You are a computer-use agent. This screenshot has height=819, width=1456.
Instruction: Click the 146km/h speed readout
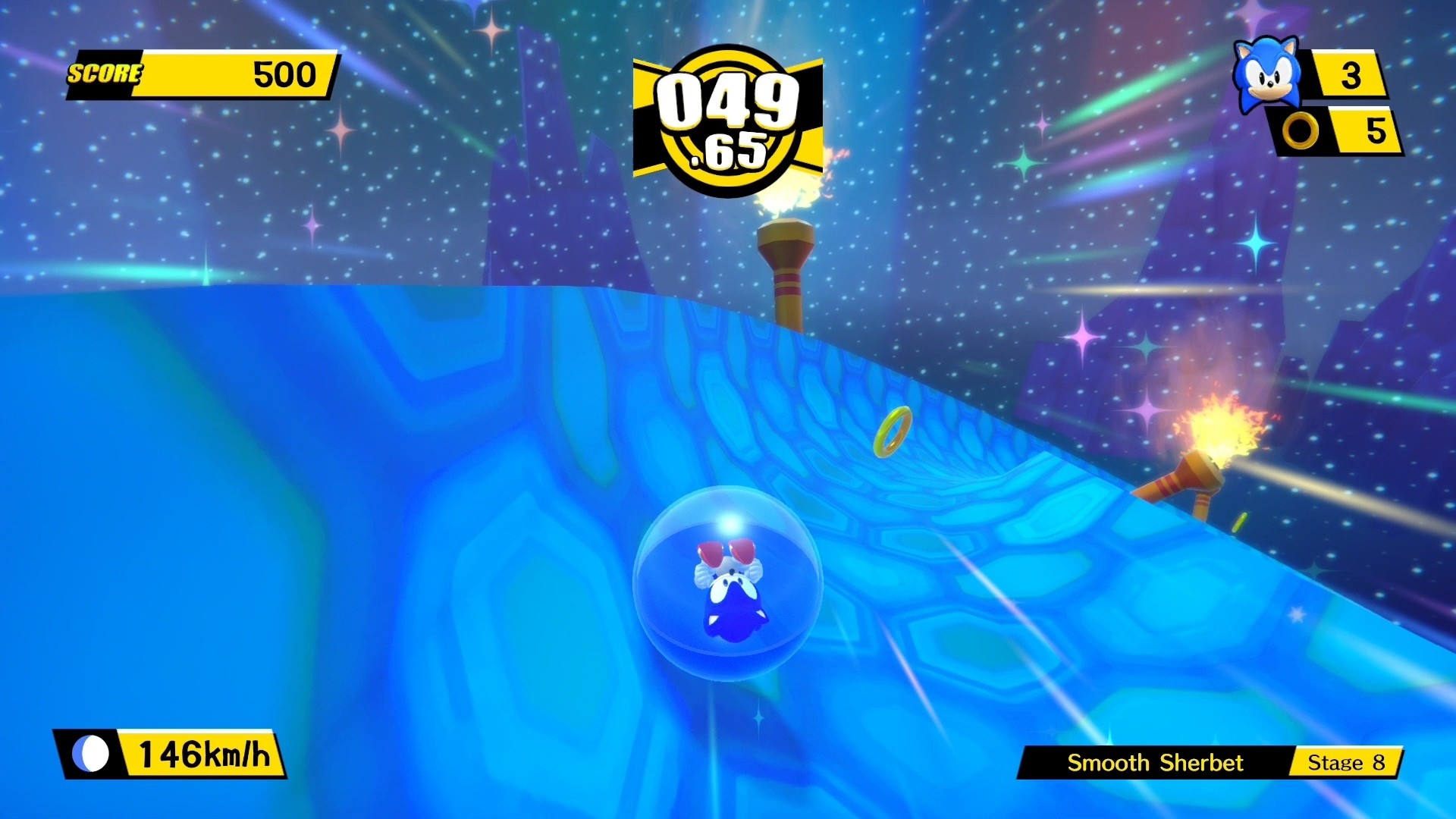tap(205, 755)
